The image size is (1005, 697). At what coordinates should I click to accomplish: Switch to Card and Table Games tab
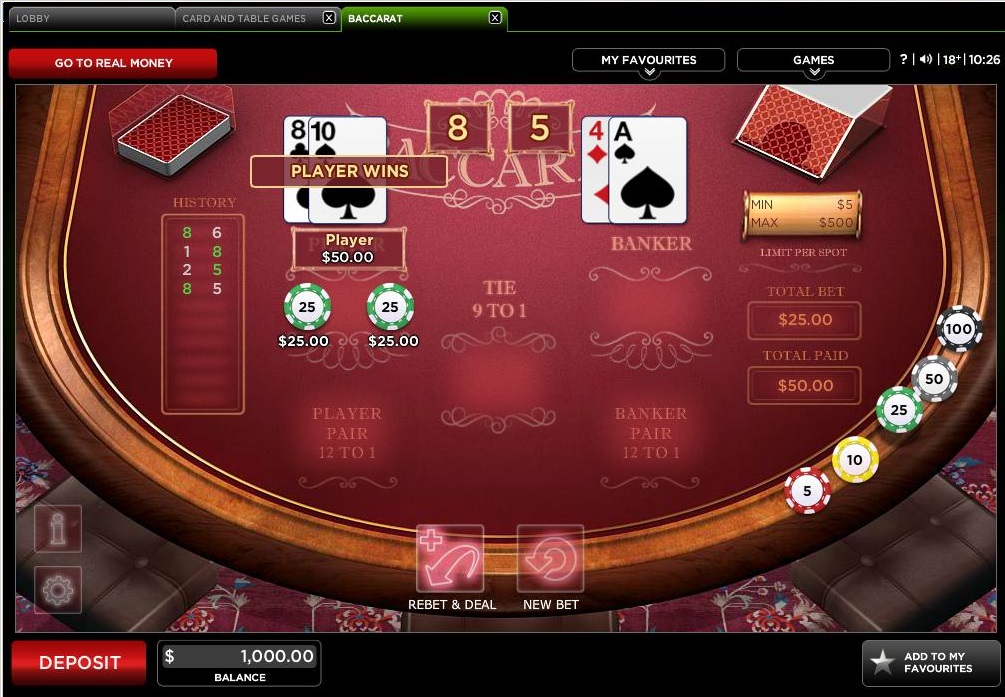point(245,18)
